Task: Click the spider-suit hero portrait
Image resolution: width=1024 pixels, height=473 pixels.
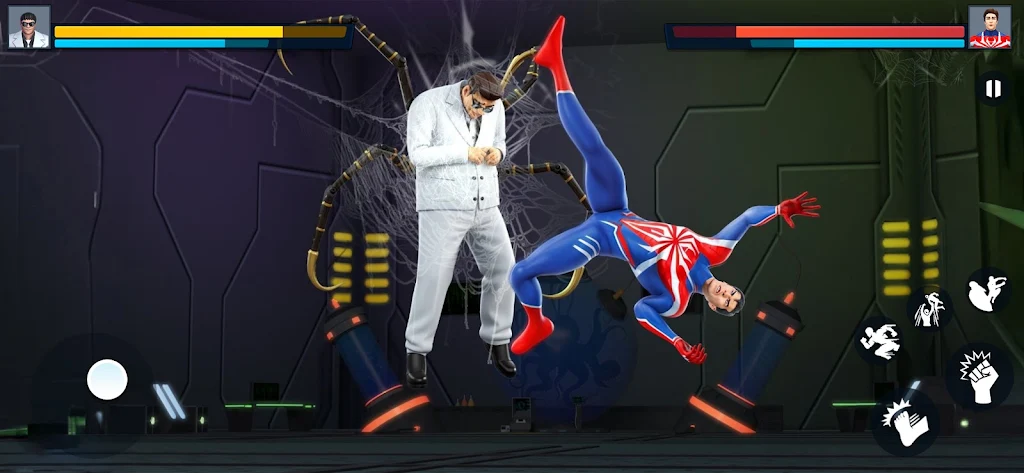Action: (989, 27)
